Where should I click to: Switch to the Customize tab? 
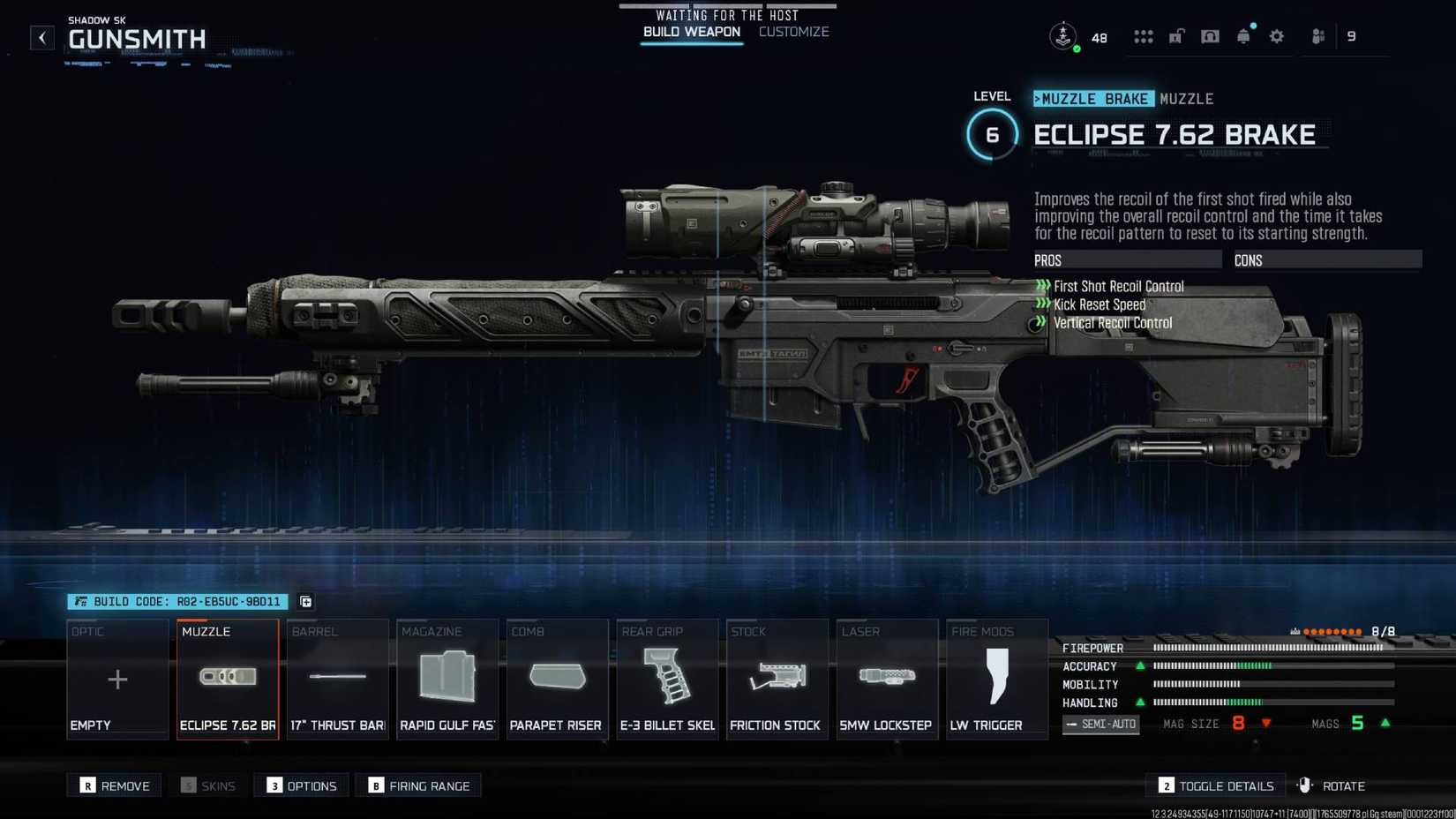click(x=792, y=31)
